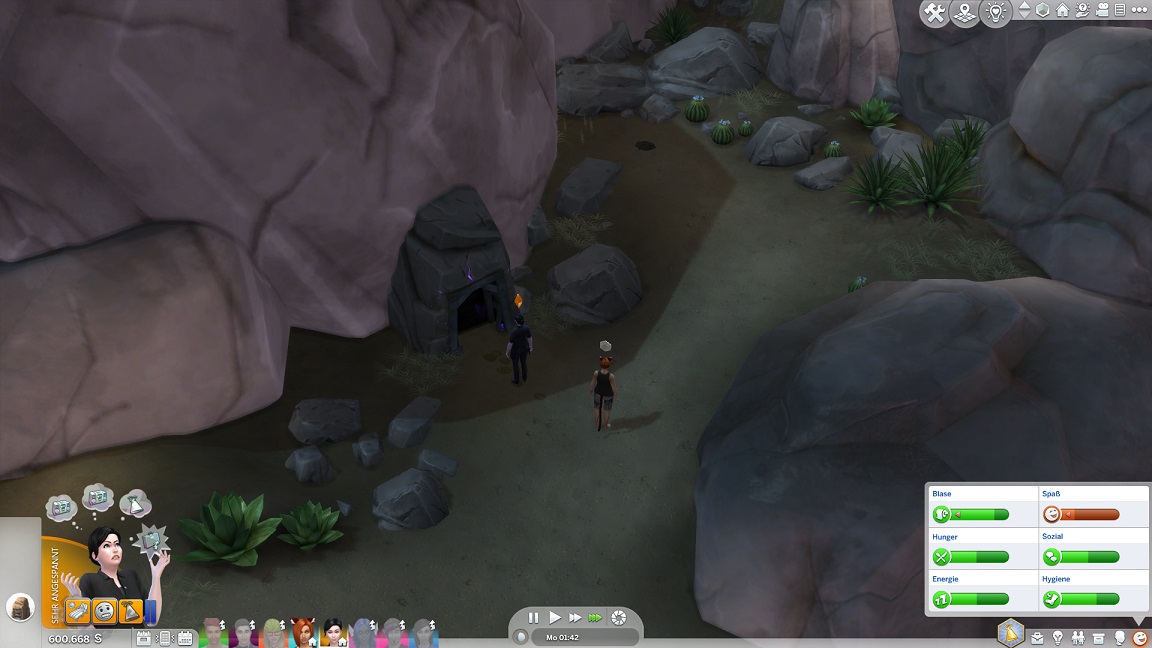Open the career briefcase panel tab

(1037, 637)
